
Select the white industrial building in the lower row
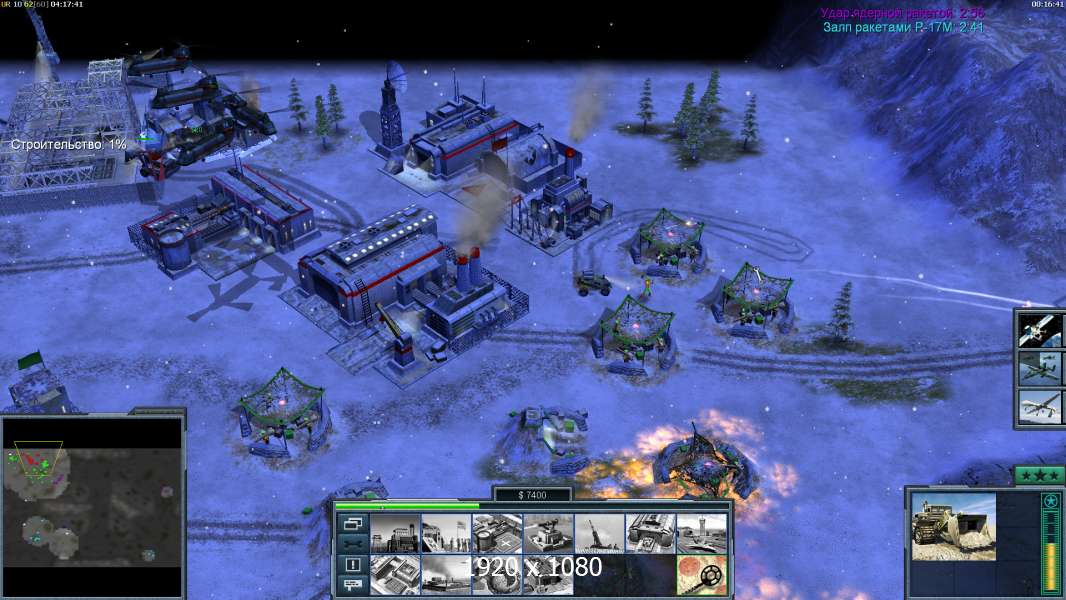pos(395,575)
